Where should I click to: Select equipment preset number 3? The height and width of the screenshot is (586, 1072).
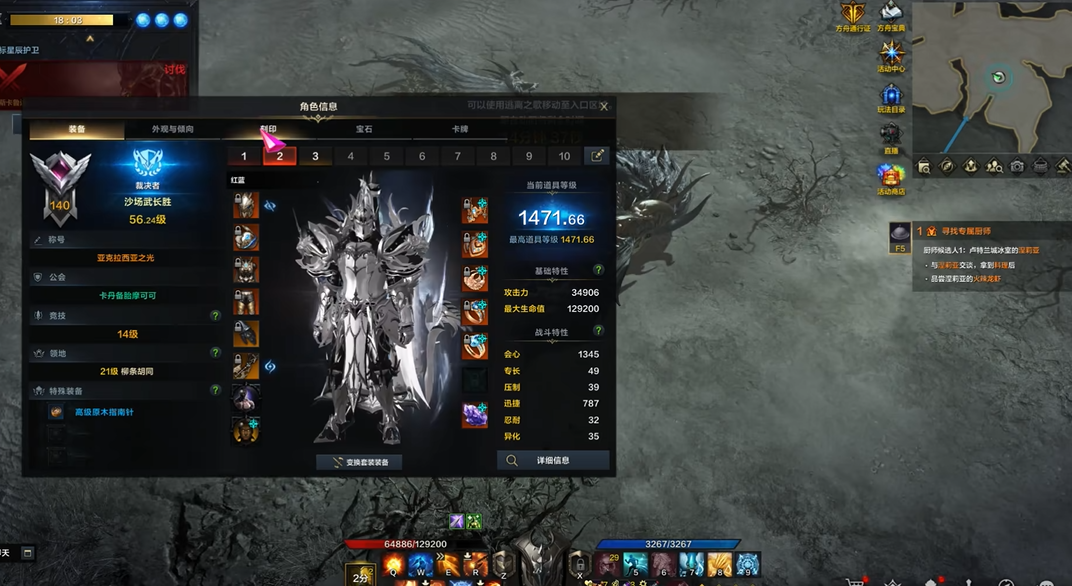click(x=315, y=156)
